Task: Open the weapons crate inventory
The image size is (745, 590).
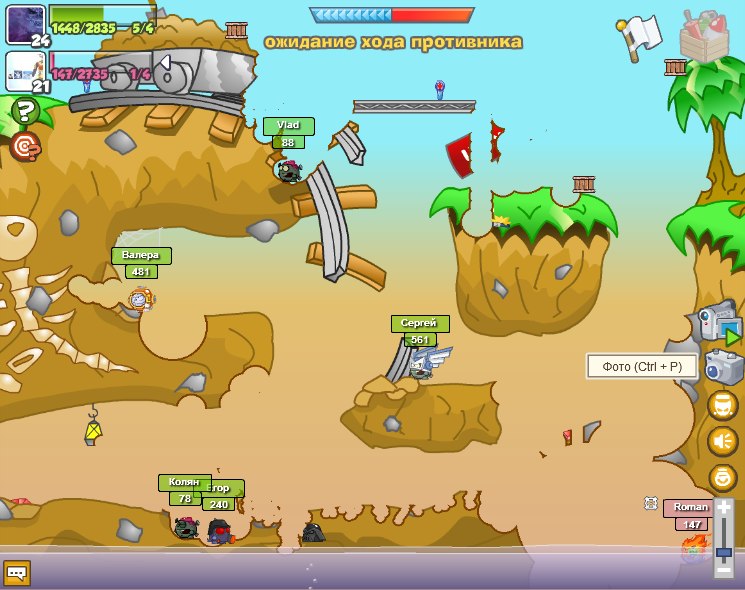Action: point(704,36)
